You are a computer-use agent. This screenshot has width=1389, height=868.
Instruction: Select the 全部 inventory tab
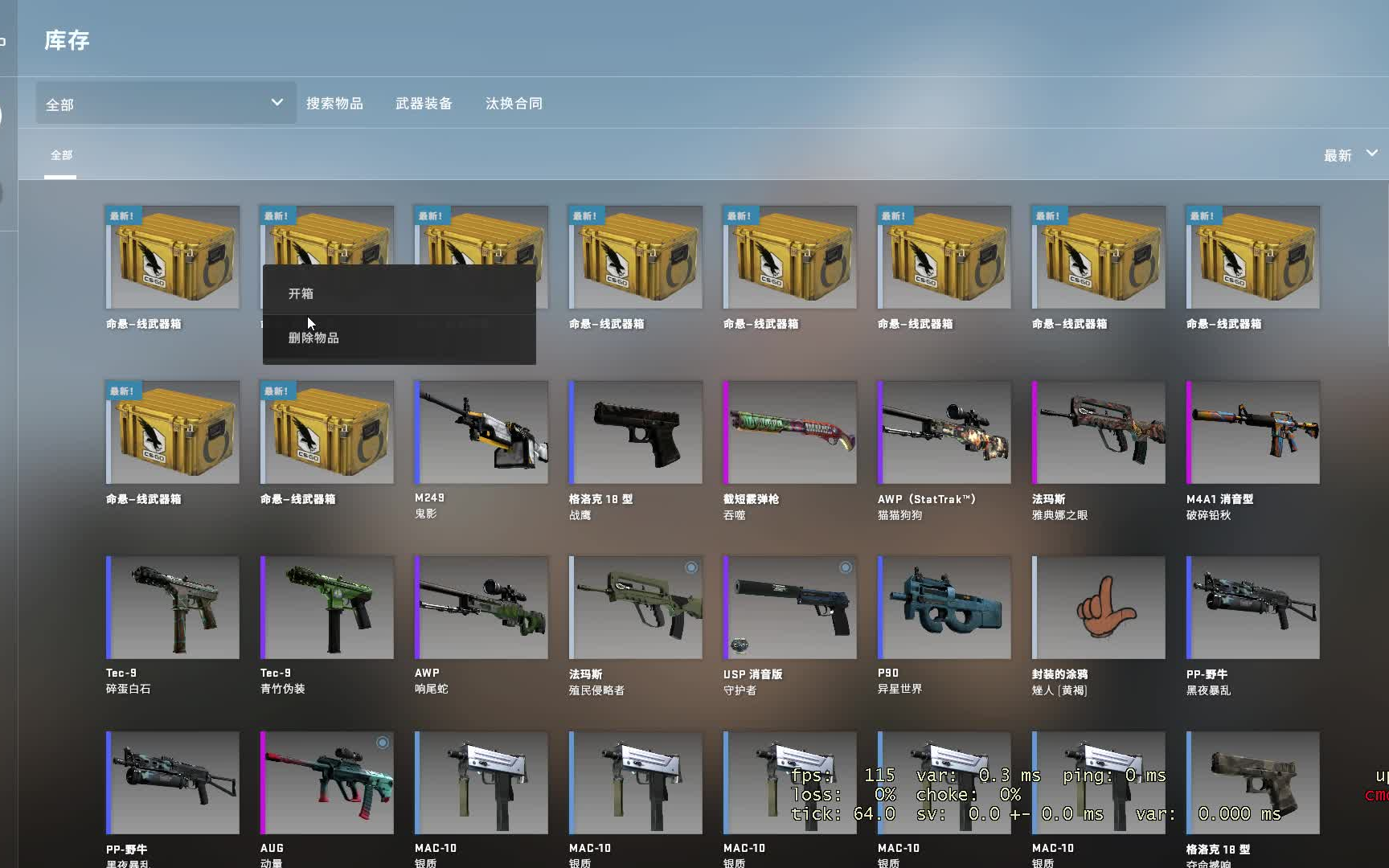pos(60,154)
